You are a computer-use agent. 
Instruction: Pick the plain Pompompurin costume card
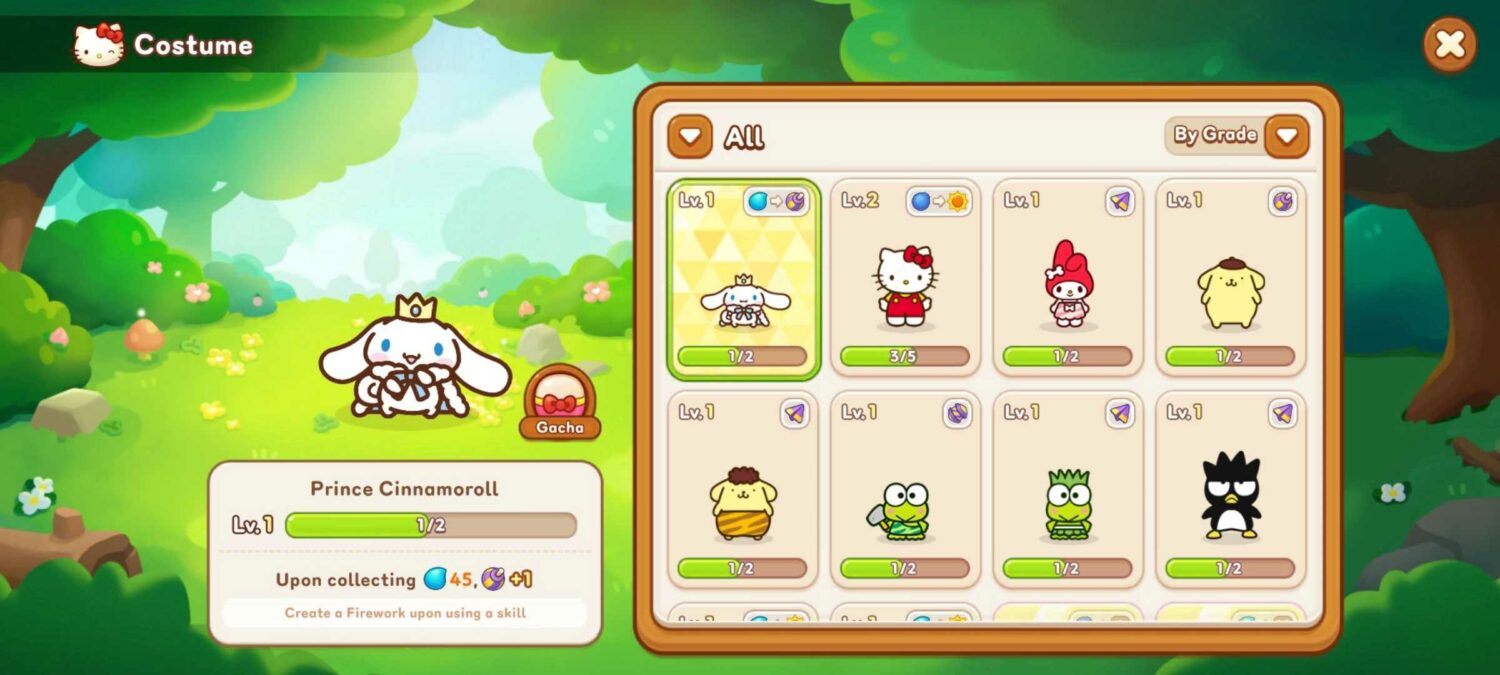(1231, 280)
